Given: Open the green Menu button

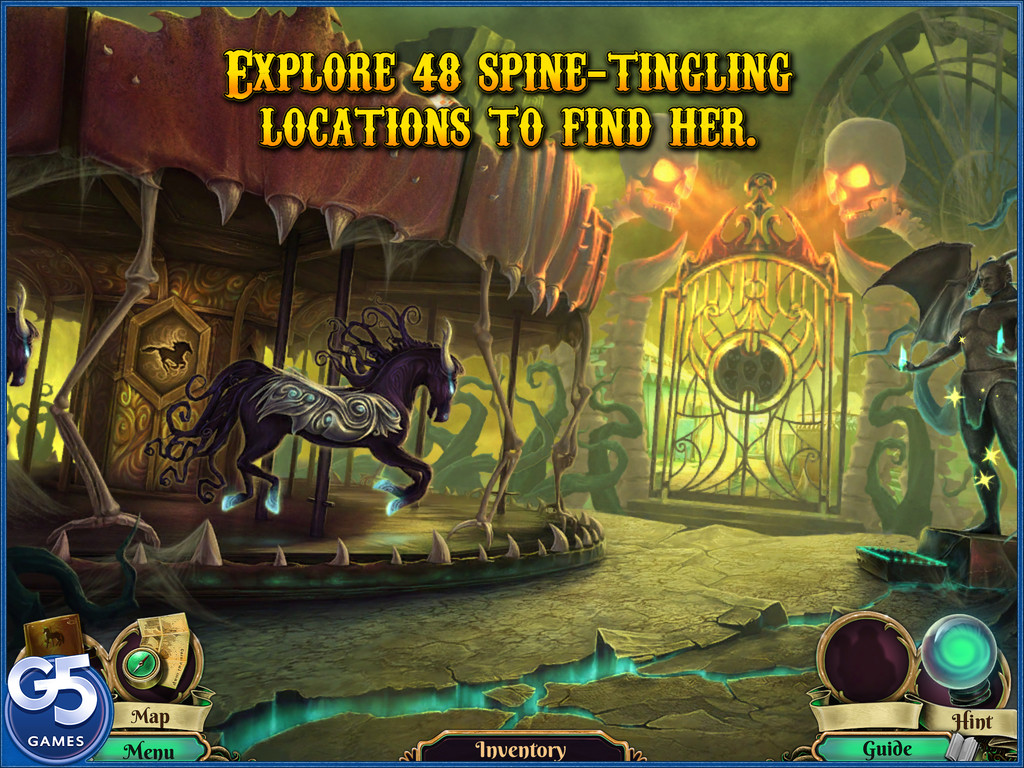Looking at the screenshot, I should point(149,750).
